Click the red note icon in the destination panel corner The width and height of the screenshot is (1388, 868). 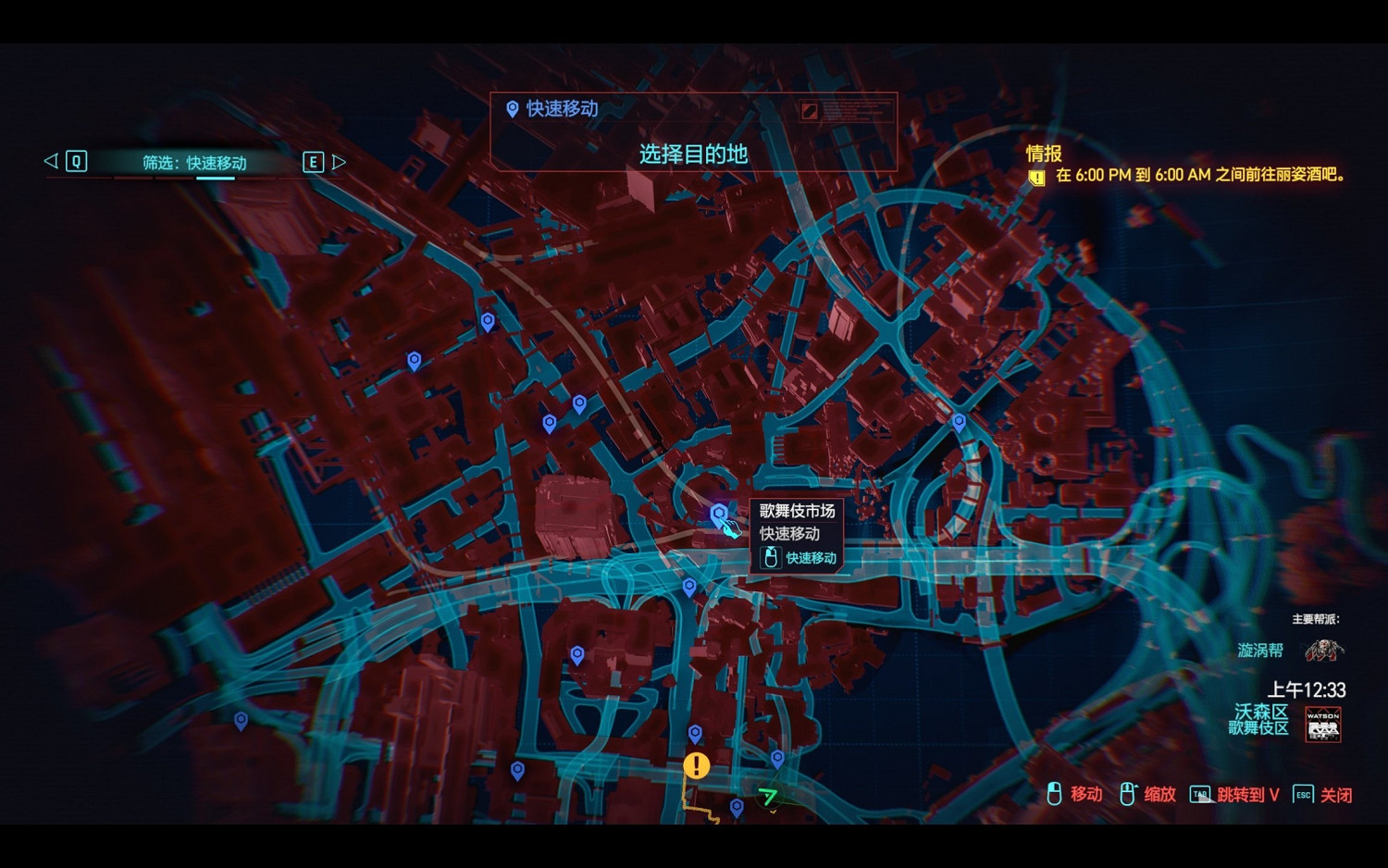click(808, 112)
